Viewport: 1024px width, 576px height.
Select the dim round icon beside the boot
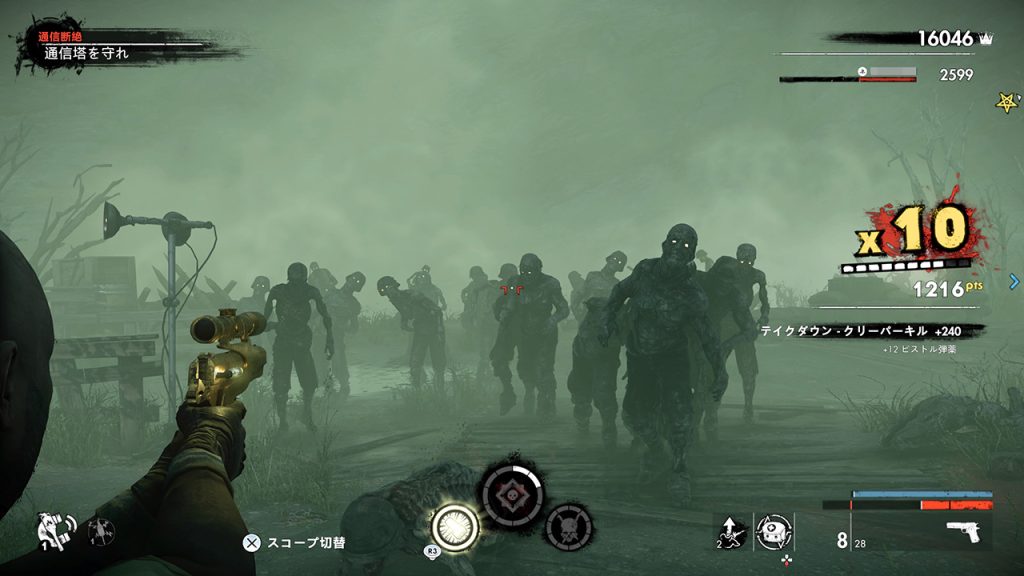coord(101,531)
